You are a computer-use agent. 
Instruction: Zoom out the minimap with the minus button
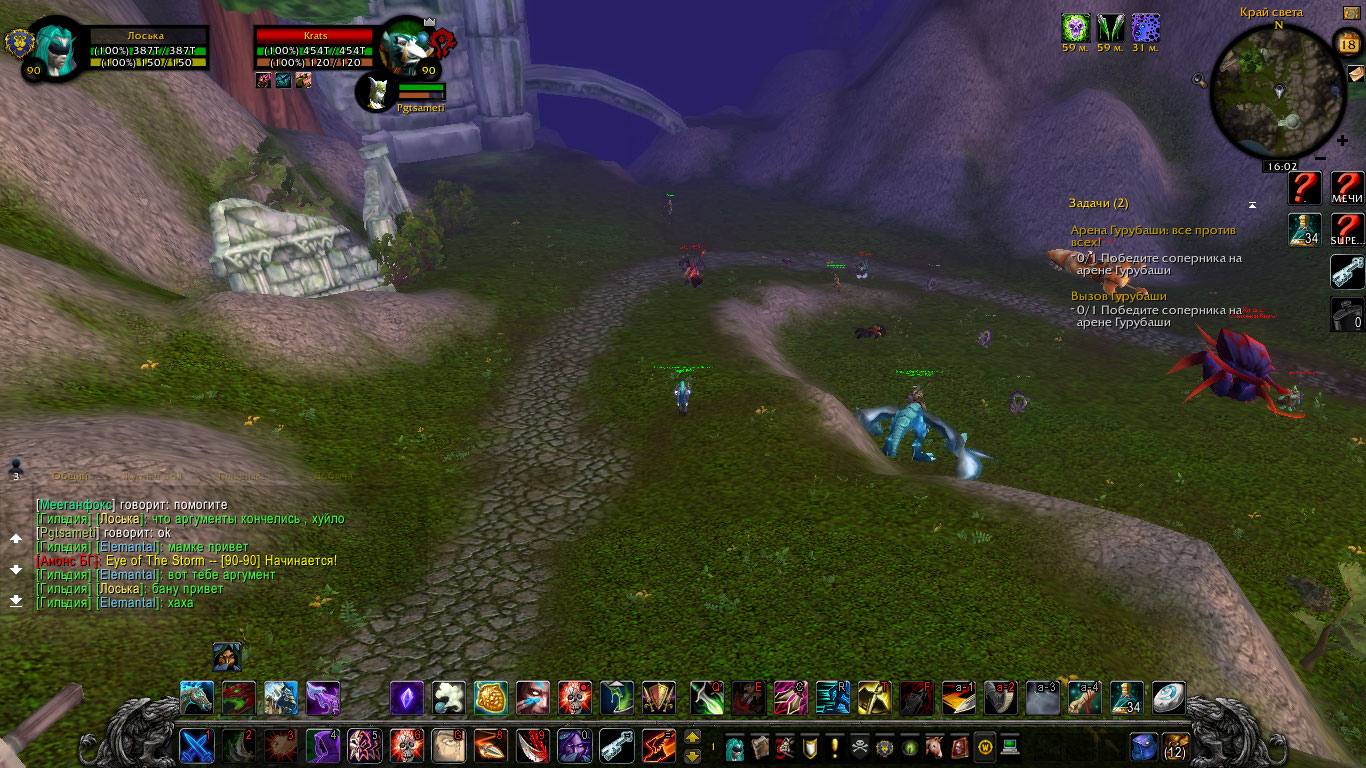click(x=1320, y=157)
